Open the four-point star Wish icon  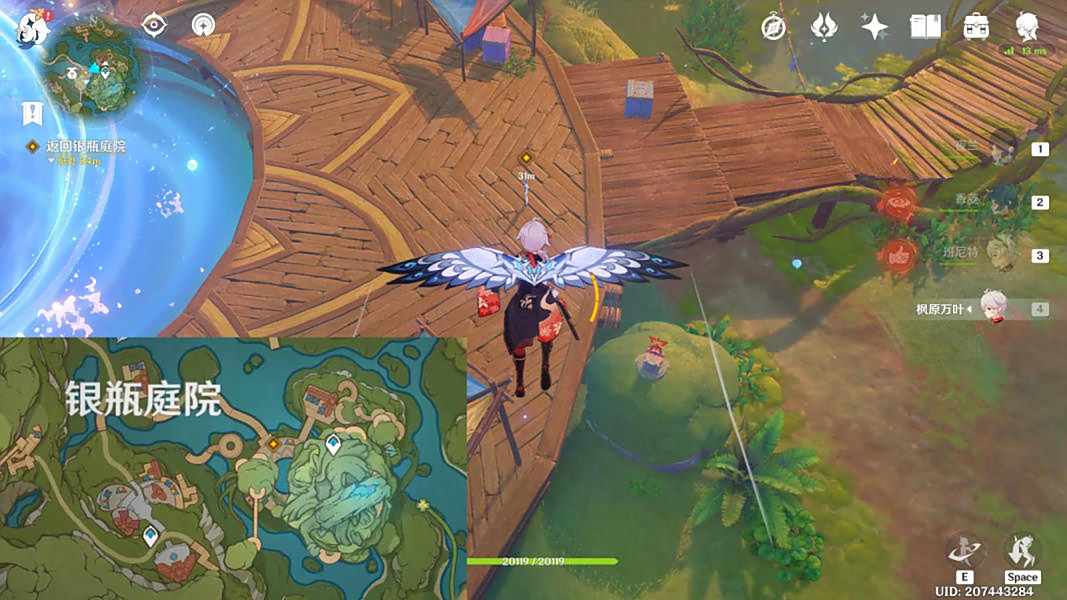tap(875, 27)
